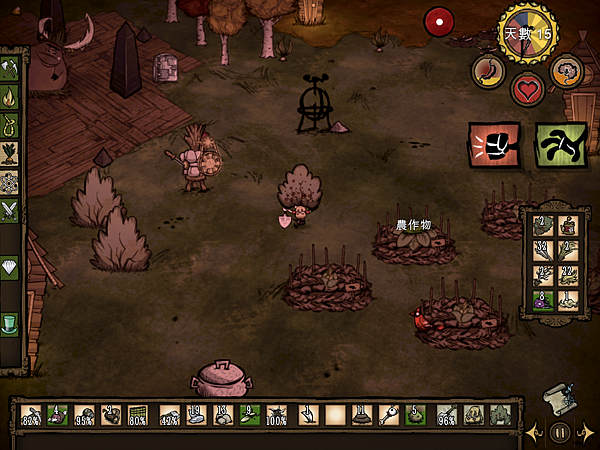
Task: Rotate camera with the left arrow
Action: tap(534, 433)
